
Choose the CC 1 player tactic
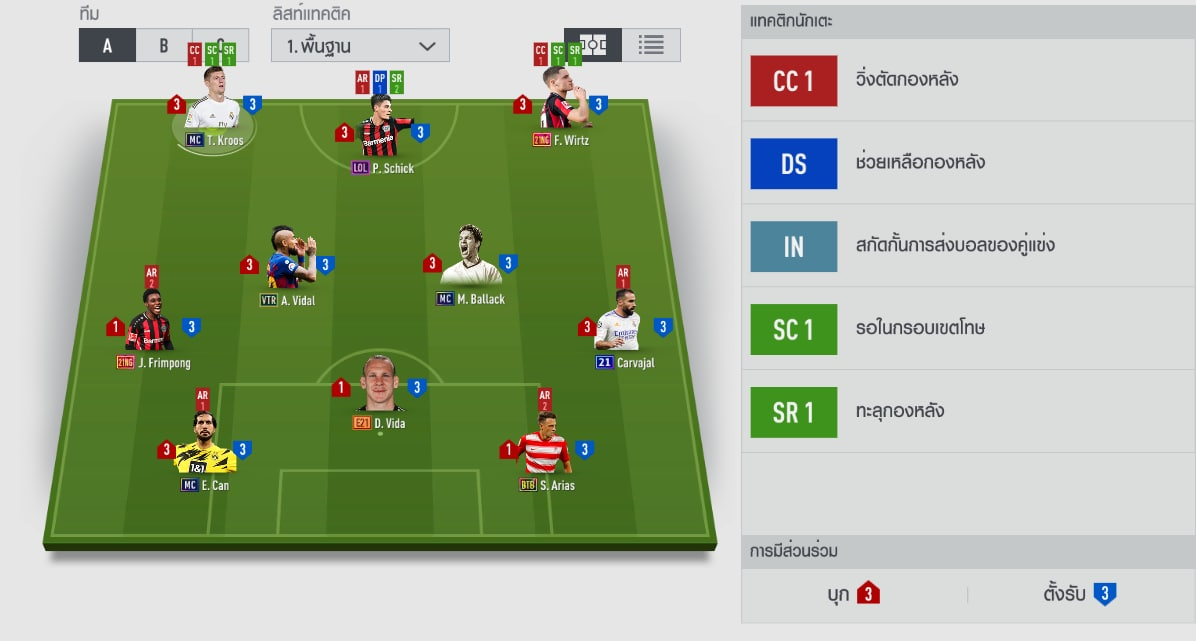pos(794,81)
